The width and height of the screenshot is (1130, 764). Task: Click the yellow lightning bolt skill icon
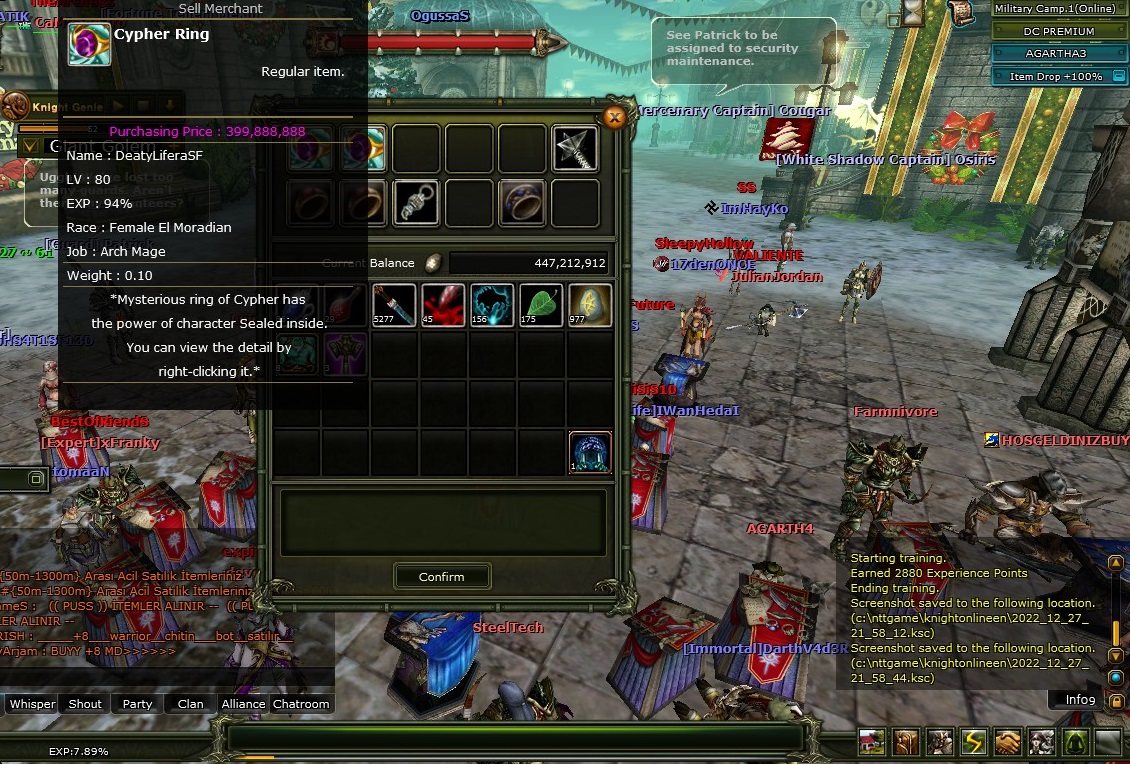[973, 742]
